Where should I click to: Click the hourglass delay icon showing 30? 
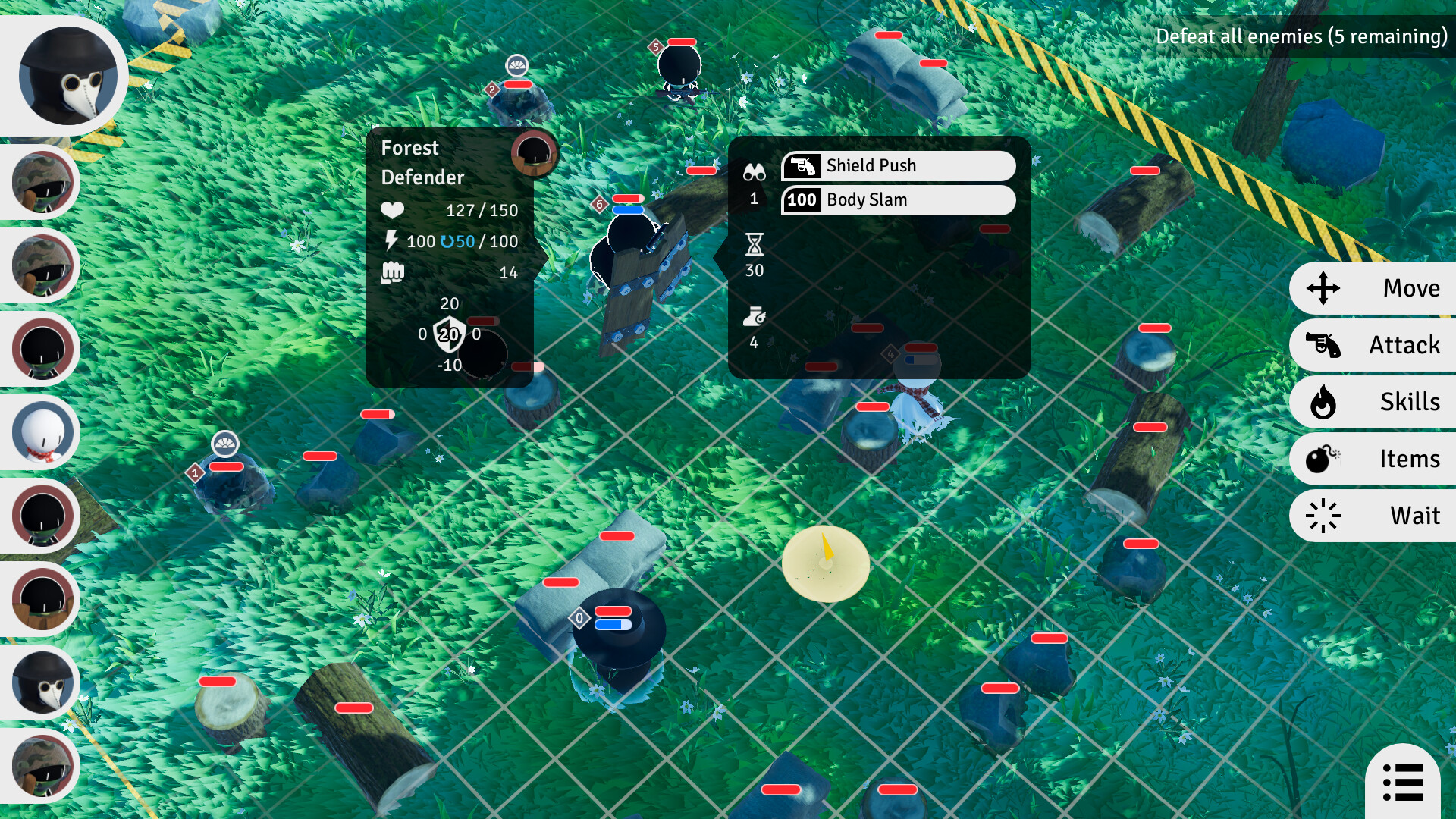[x=754, y=246]
